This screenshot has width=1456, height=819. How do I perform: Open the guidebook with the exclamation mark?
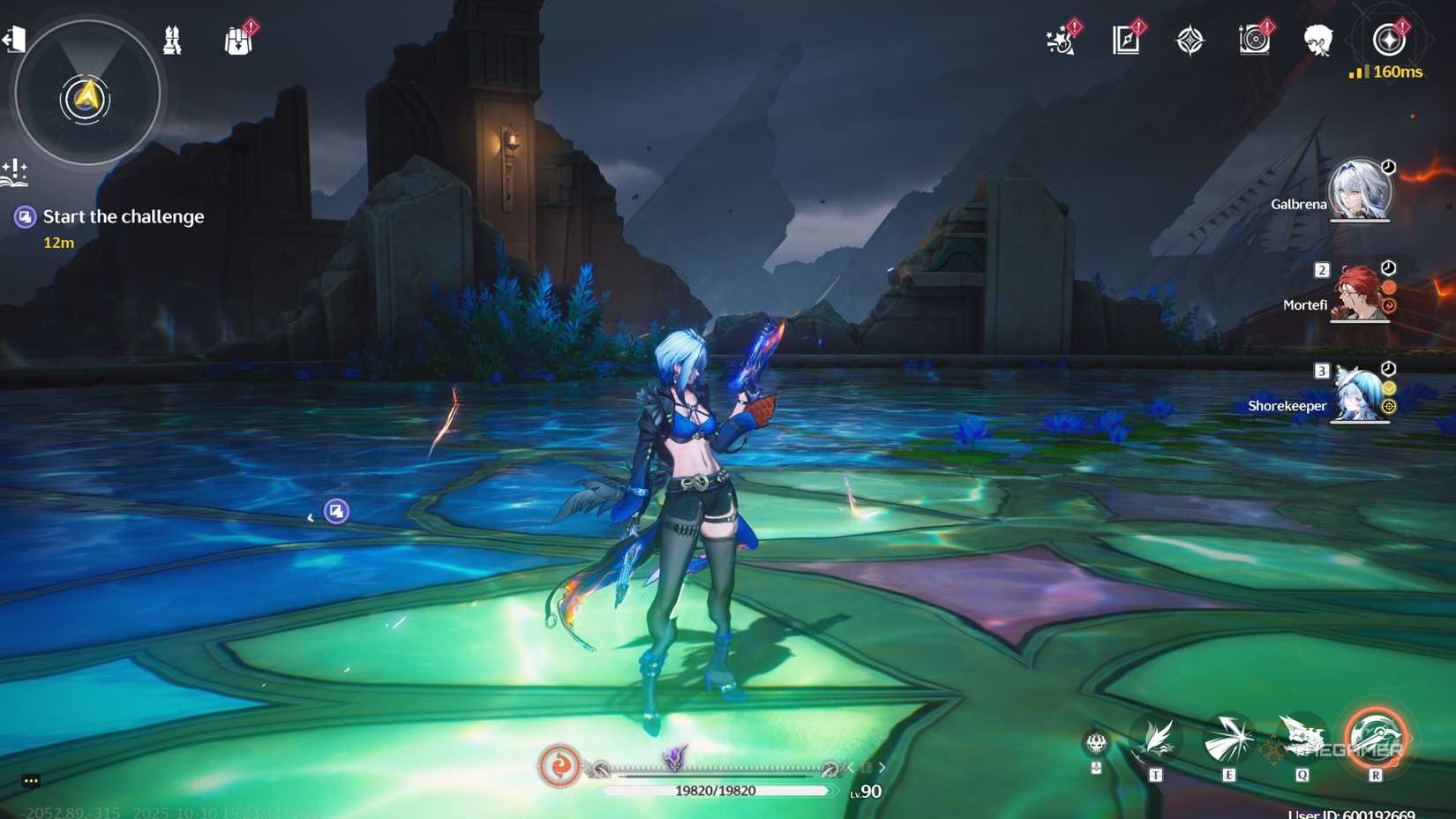point(1127,40)
